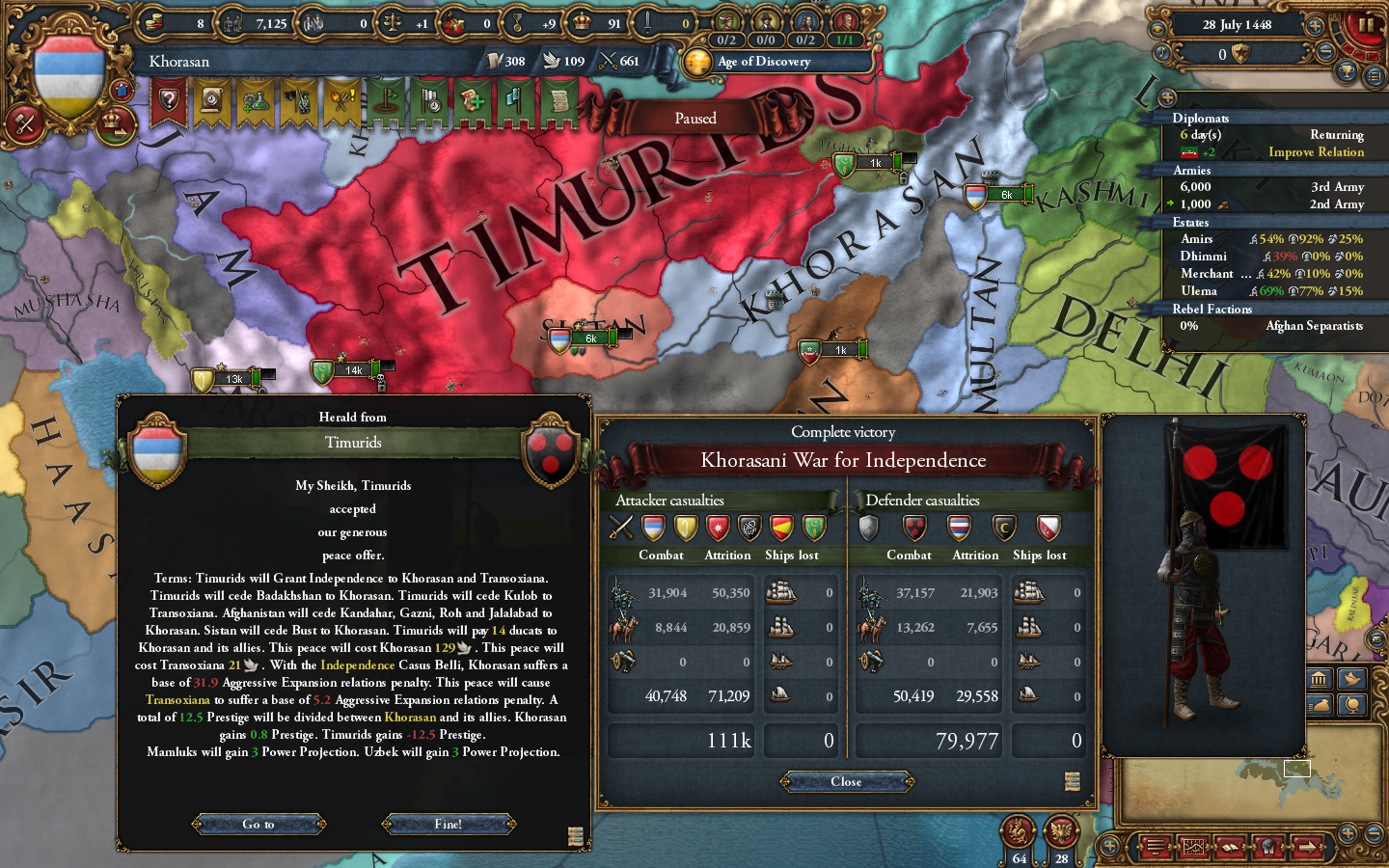
Task: Click the Afghan Separatists rebel faction entry
Action: (1319, 326)
